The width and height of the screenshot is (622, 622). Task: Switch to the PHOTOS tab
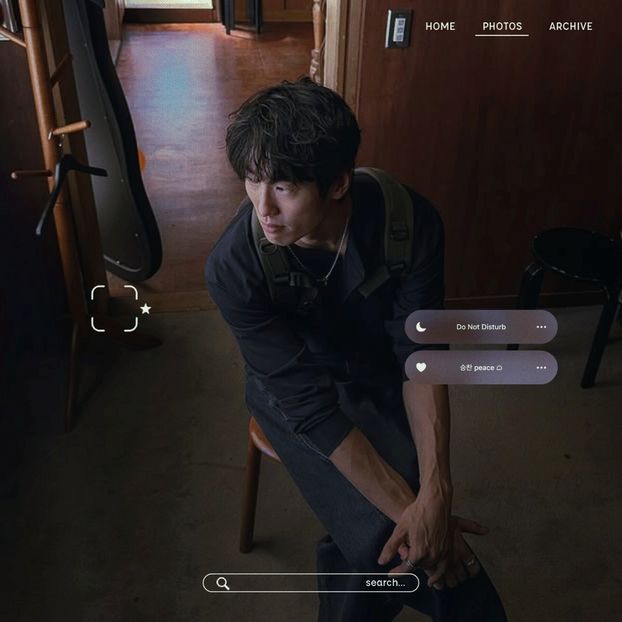coord(502,26)
